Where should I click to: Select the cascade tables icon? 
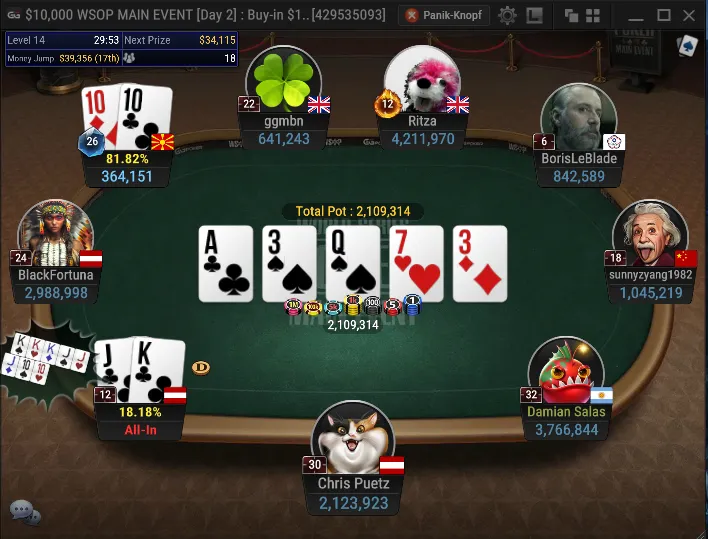click(x=571, y=15)
